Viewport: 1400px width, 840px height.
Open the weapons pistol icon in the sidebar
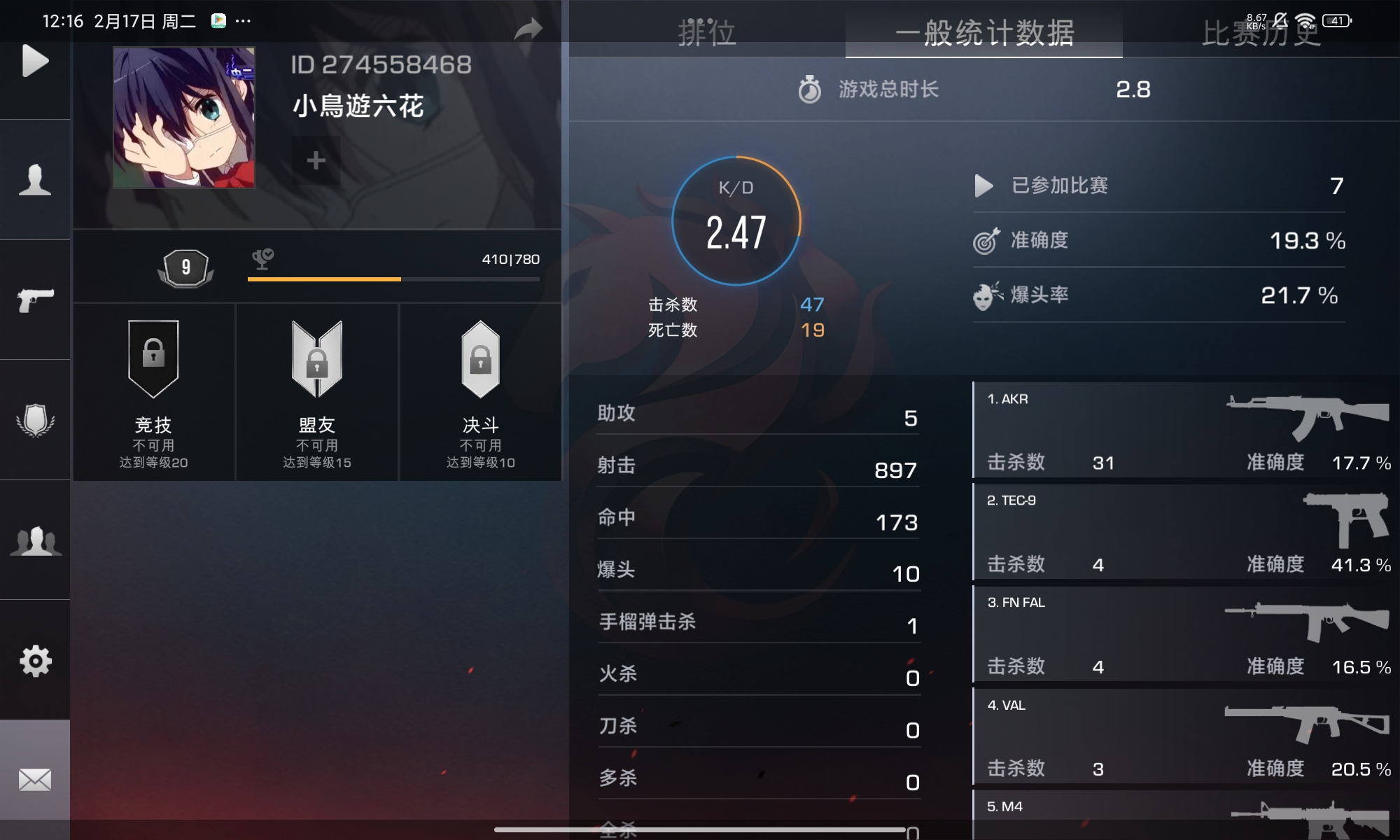click(34, 300)
